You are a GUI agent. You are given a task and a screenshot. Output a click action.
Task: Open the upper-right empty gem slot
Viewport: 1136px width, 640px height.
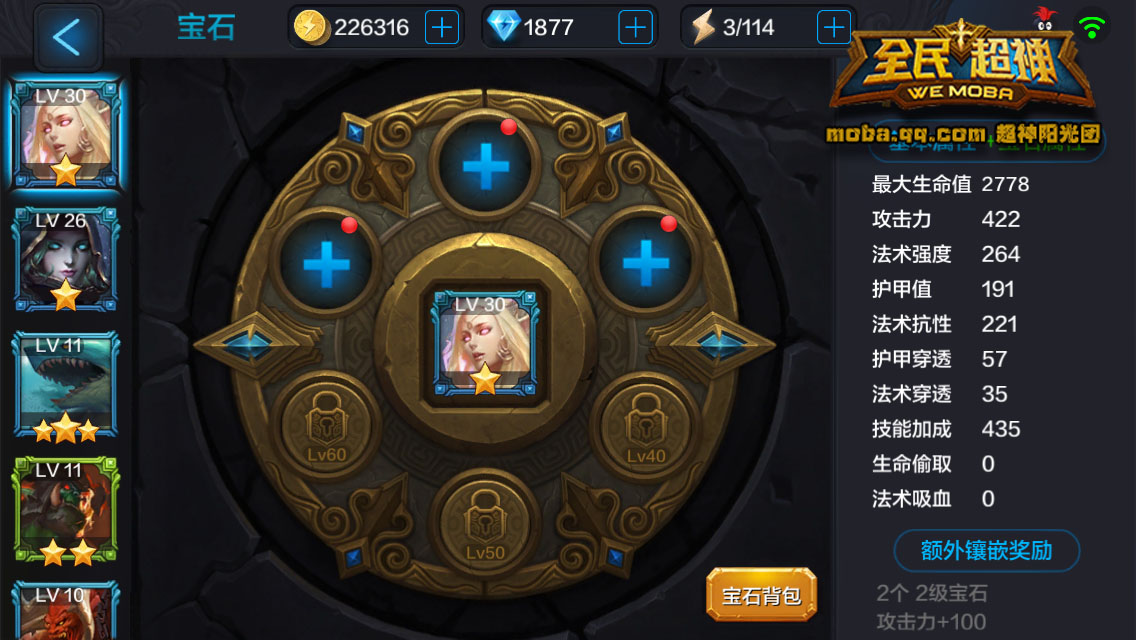[x=645, y=264]
